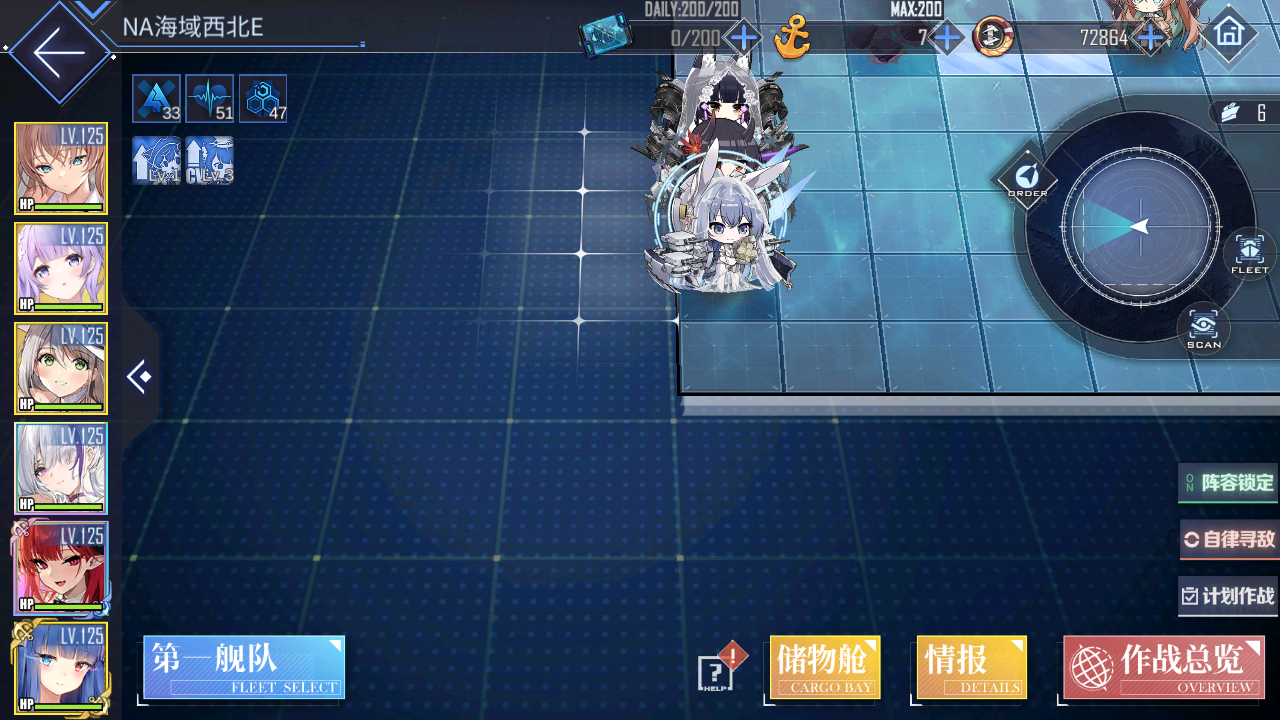Open 计划作战 planned battle
This screenshot has width=1280, height=720.
pos(1229,597)
